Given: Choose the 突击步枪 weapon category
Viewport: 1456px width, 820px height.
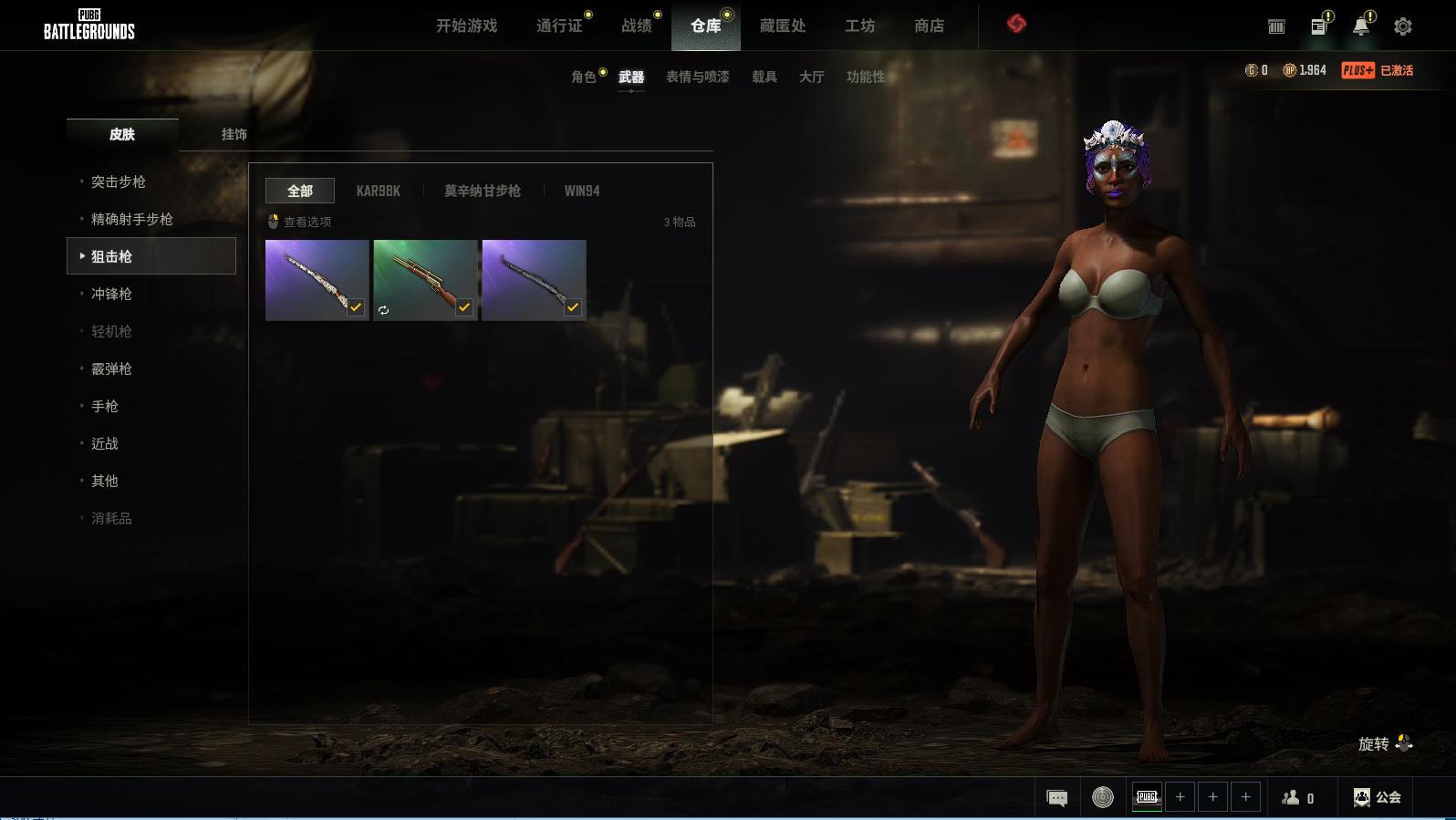Looking at the screenshot, I should pyautogui.click(x=119, y=182).
